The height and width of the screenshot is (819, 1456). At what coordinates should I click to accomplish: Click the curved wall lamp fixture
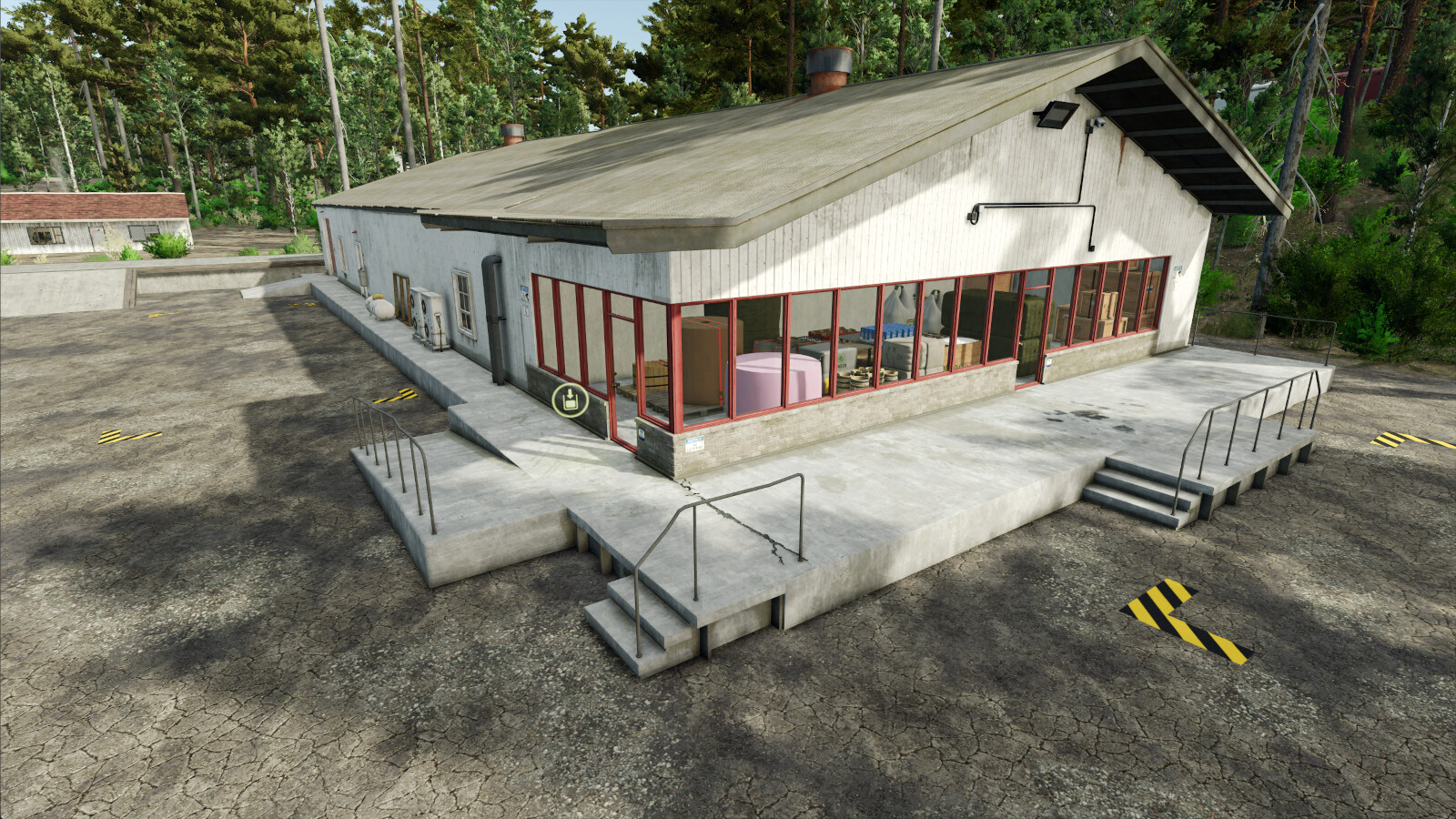[975, 217]
